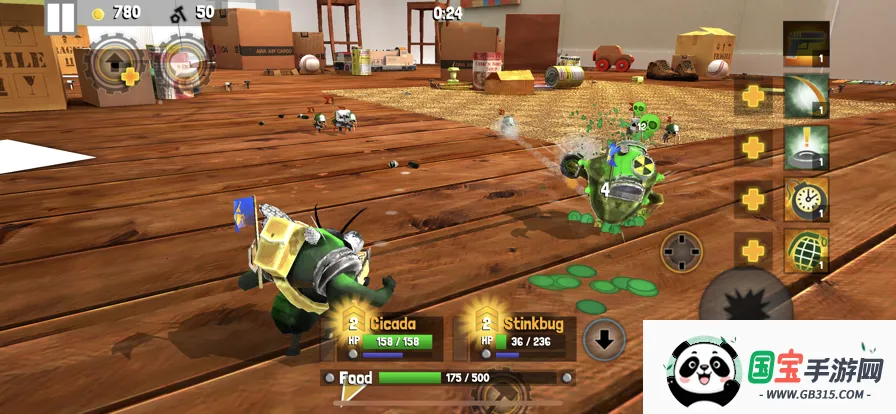Click the round down arrow button
The height and width of the screenshot is (414, 896).
604,338
